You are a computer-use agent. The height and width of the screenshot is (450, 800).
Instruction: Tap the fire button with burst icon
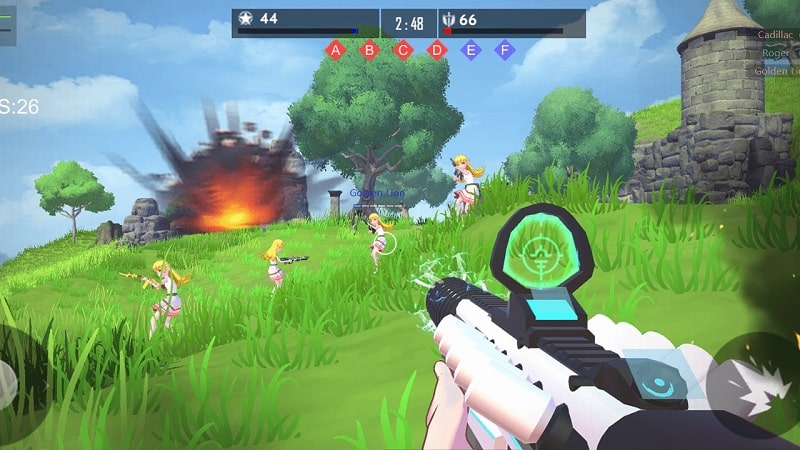pyautogui.click(x=758, y=387)
